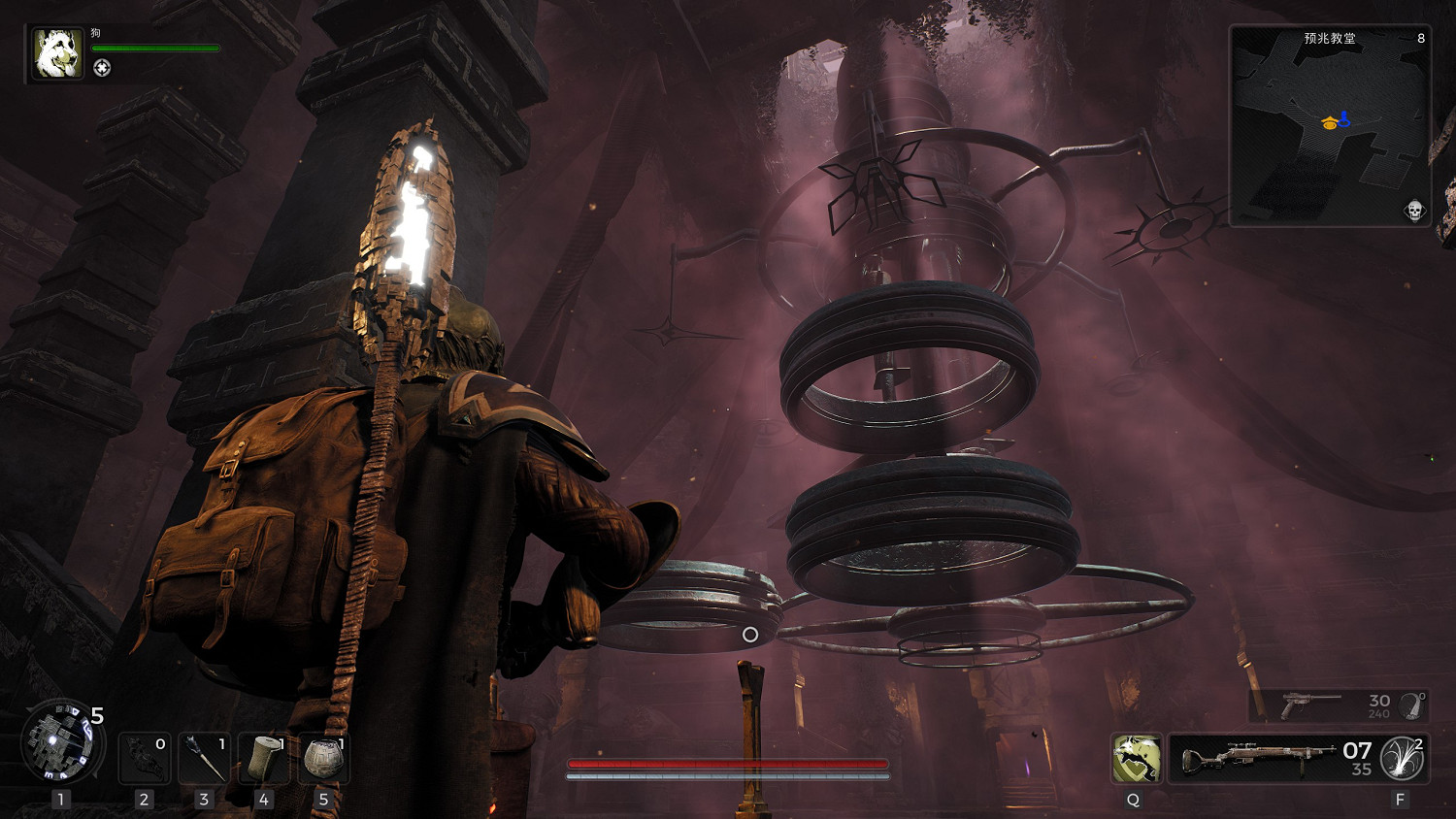
Task: Activate the dog companion skill icon
Action: [1136, 758]
